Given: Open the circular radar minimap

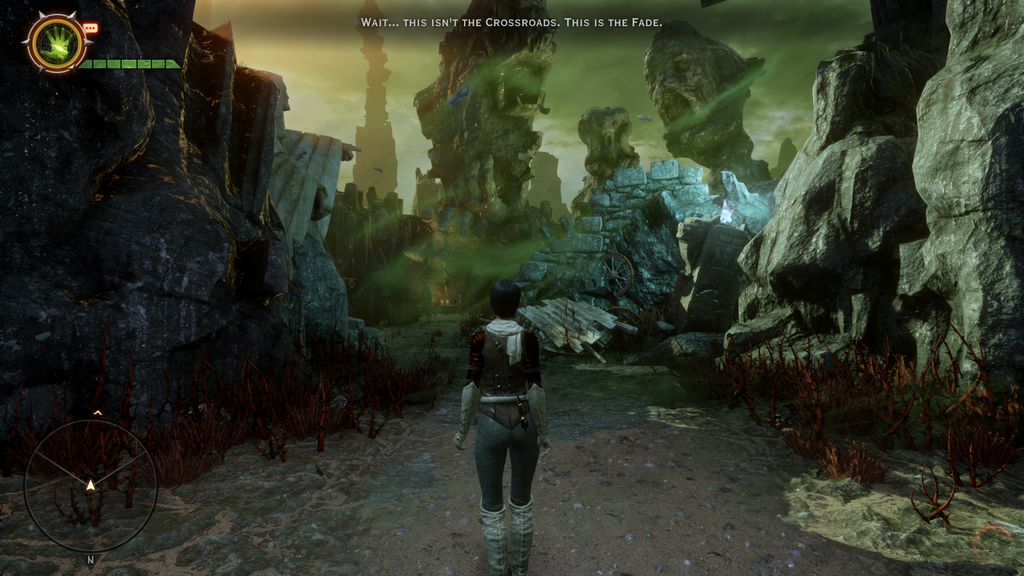Looking at the screenshot, I should point(90,485).
